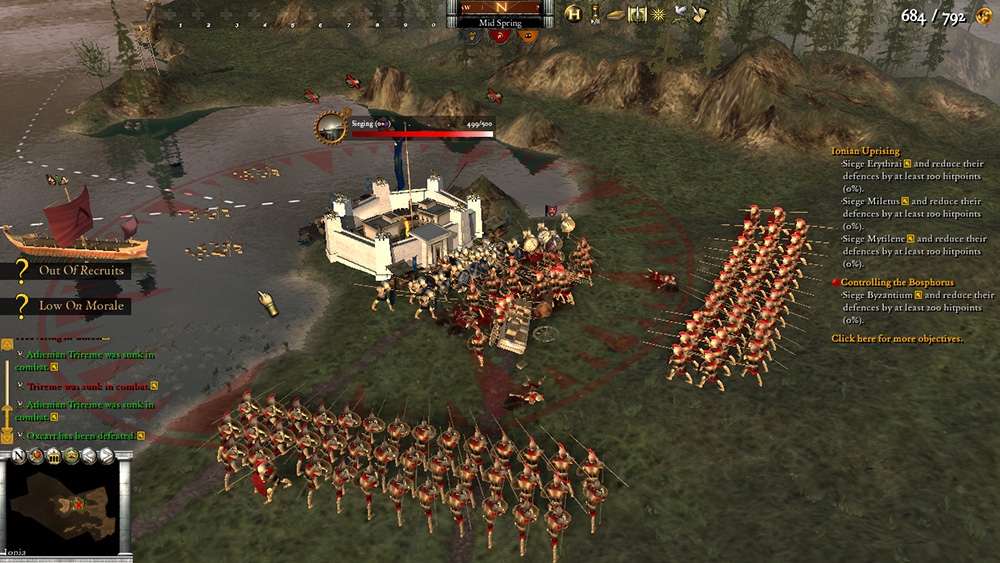Open the quill and parchment icon
The height and width of the screenshot is (563, 1000).
700,14
